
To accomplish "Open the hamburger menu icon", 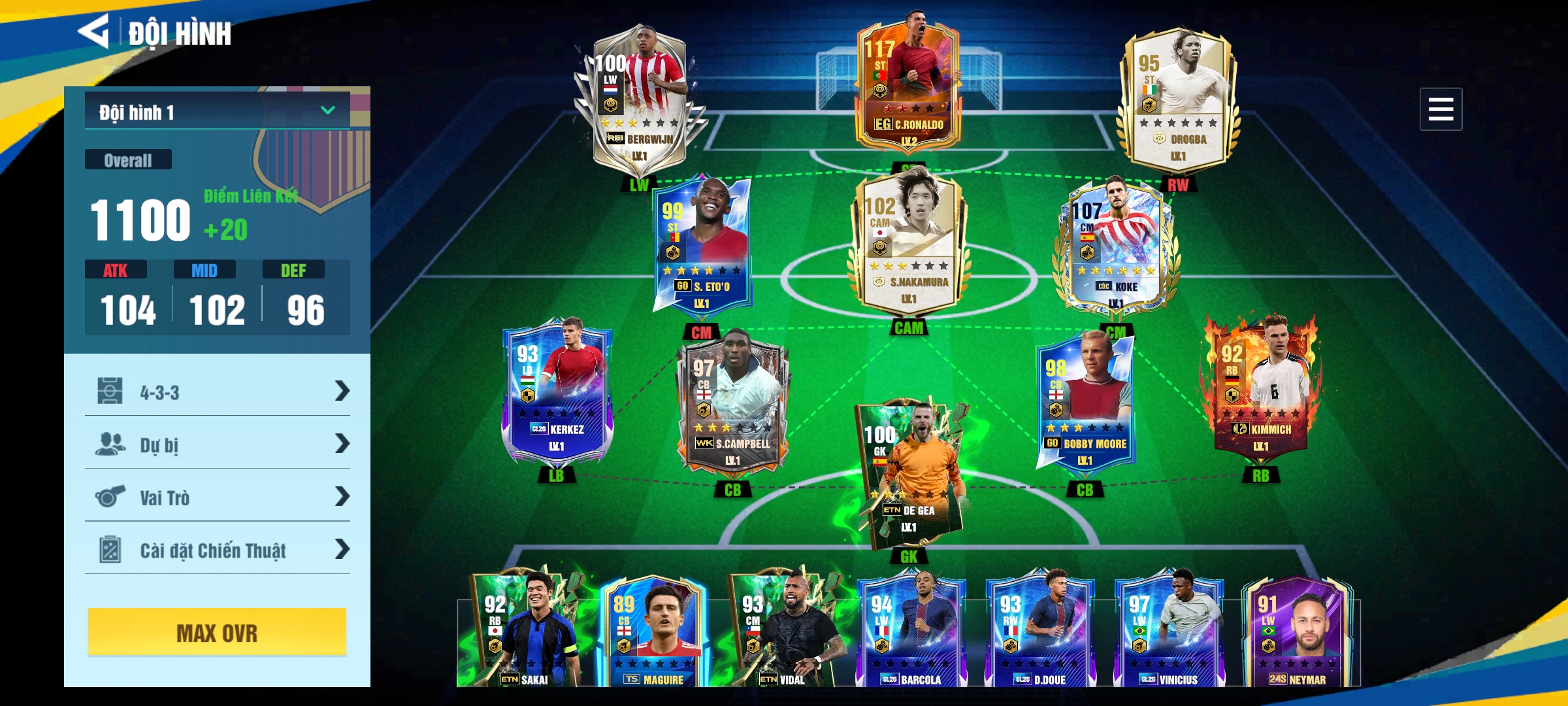I will 1440,109.
